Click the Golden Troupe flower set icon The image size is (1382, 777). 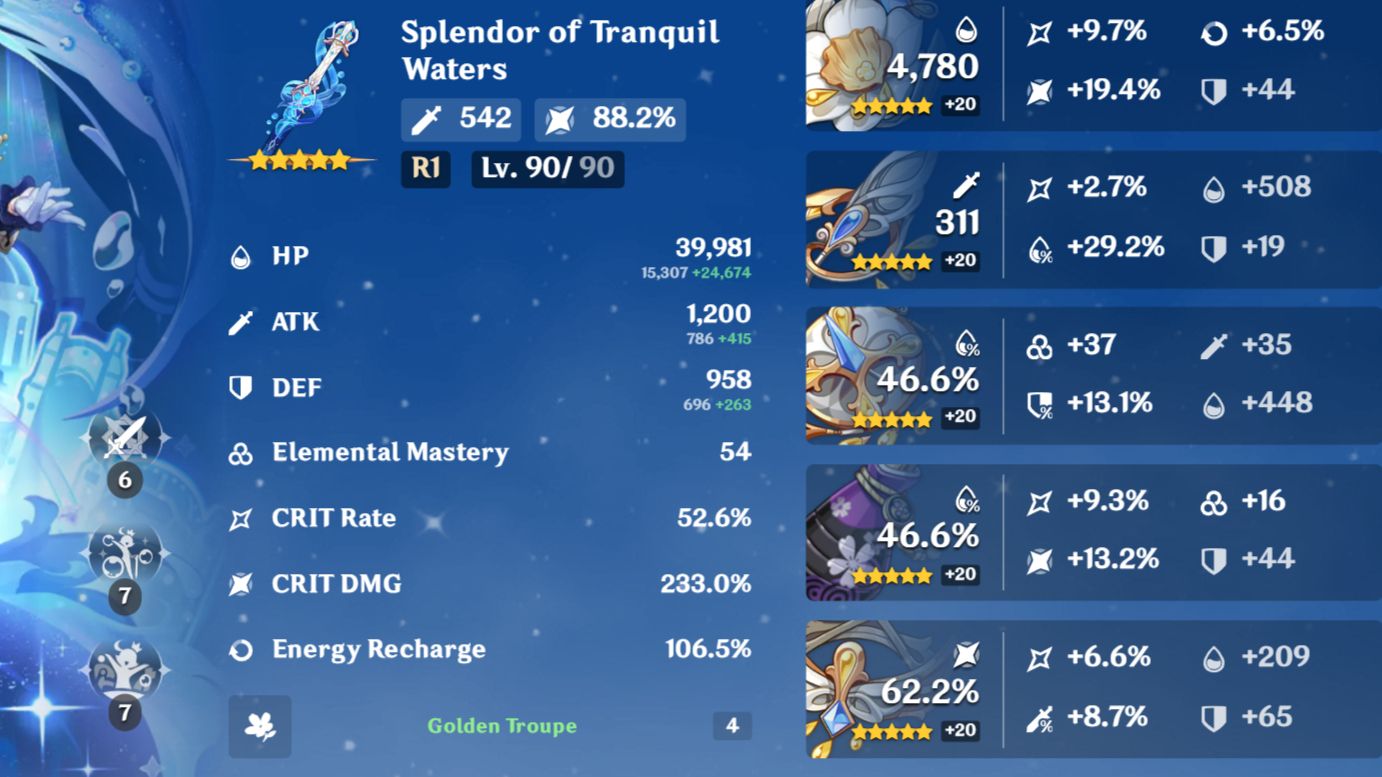(260, 726)
